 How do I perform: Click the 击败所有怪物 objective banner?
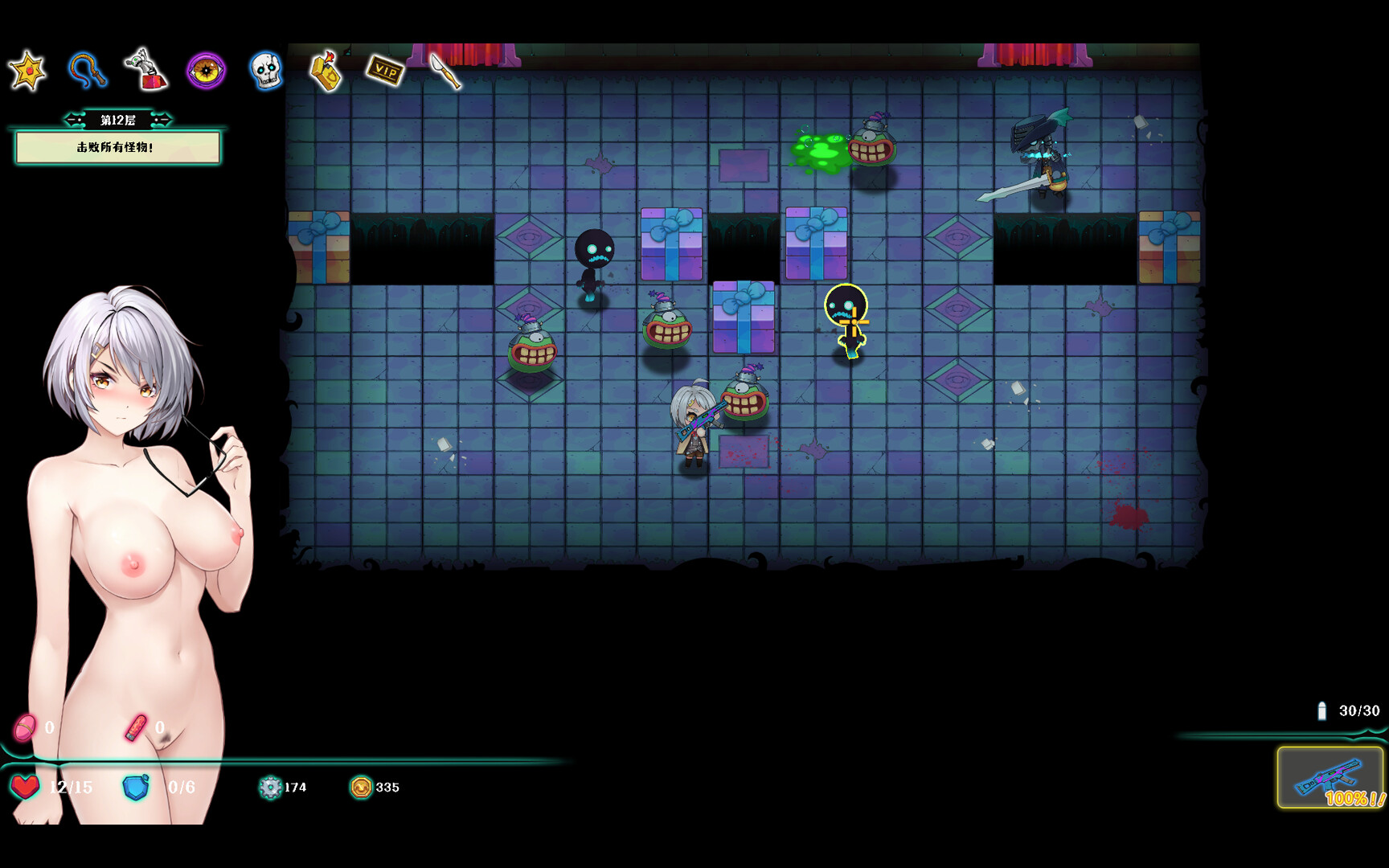pyautogui.click(x=117, y=149)
